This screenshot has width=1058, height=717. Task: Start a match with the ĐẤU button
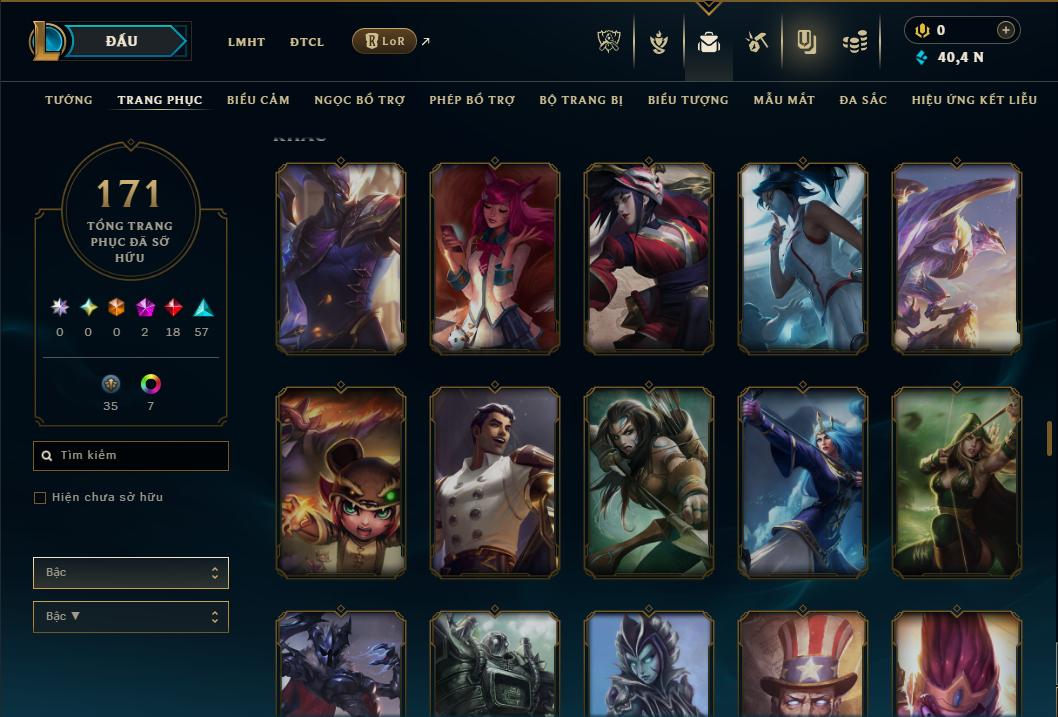pos(122,41)
